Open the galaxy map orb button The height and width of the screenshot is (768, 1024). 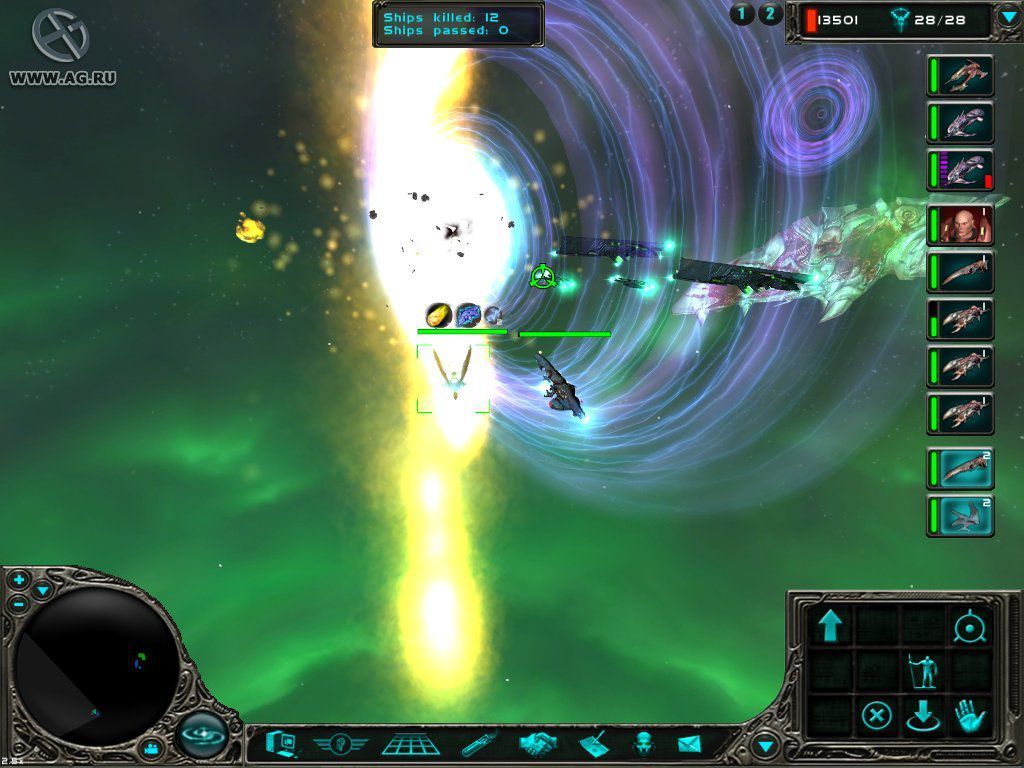point(203,737)
